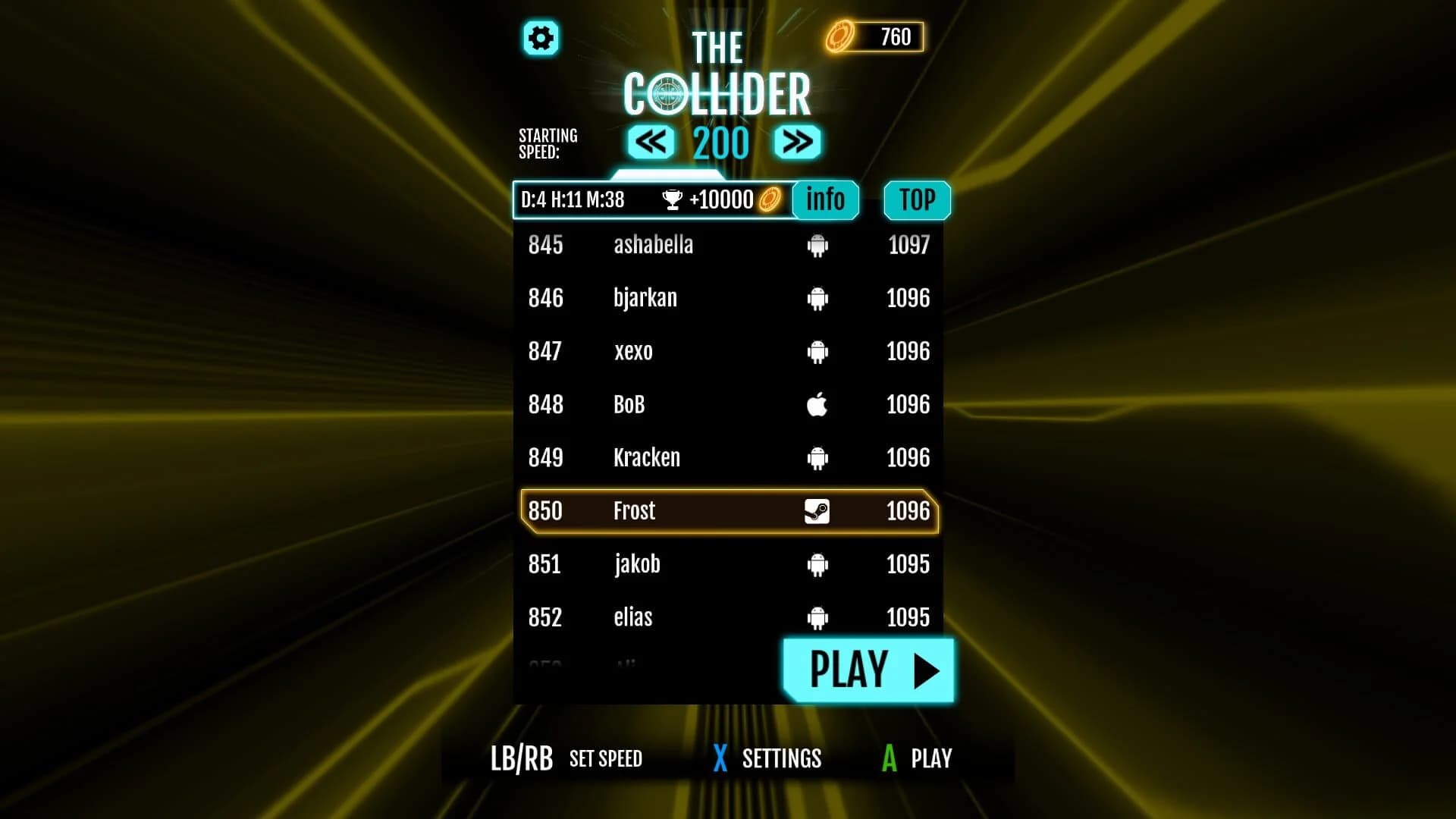Click the Android icon beside Kracken

click(817, 457)
